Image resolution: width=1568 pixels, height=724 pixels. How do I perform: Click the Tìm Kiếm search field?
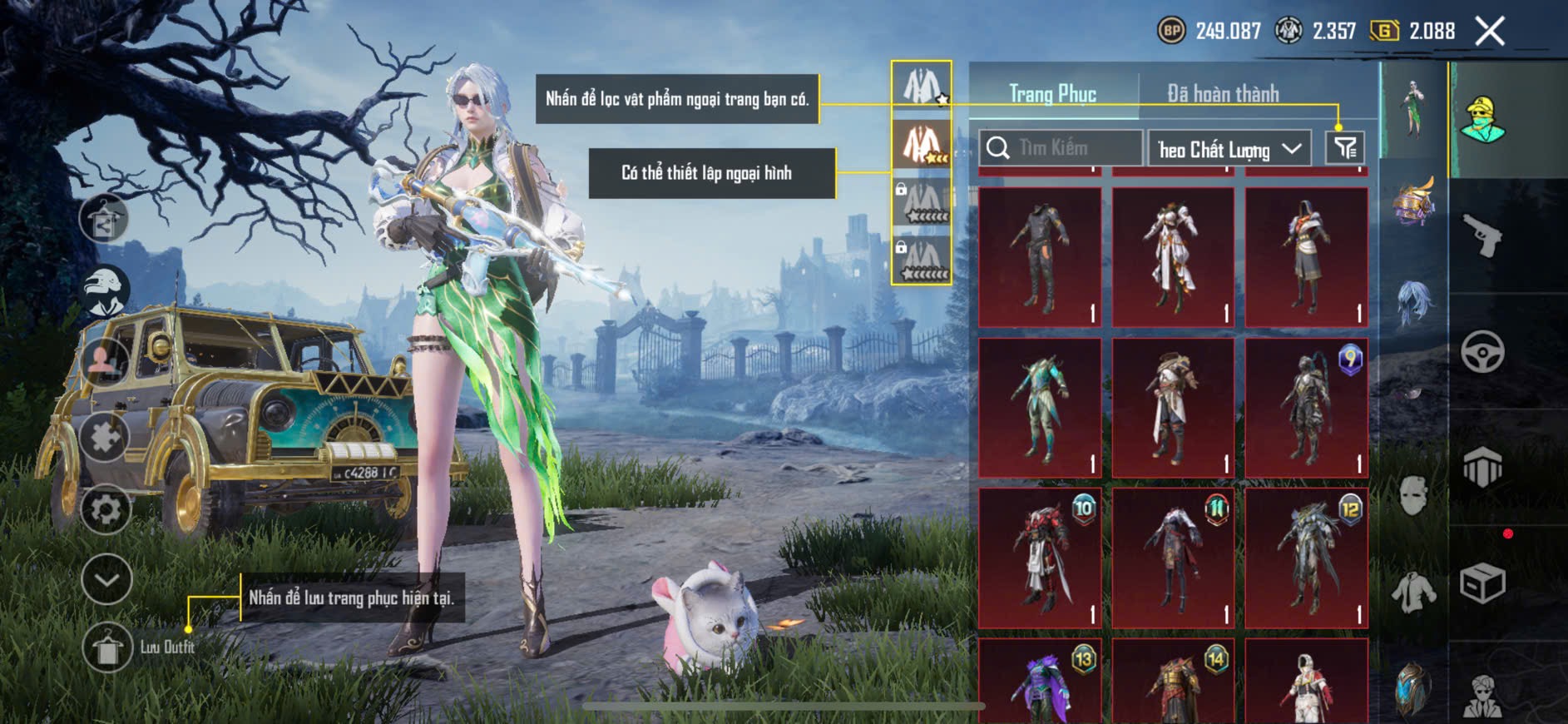click(1061, 148)
